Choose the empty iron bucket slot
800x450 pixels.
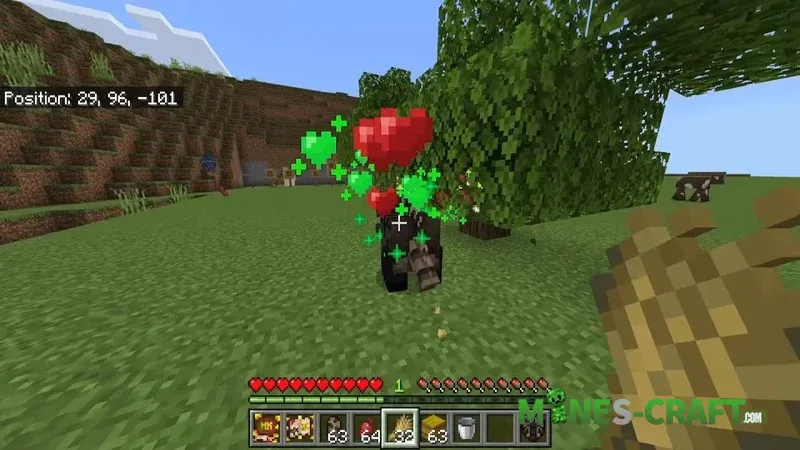coord(465,427)
